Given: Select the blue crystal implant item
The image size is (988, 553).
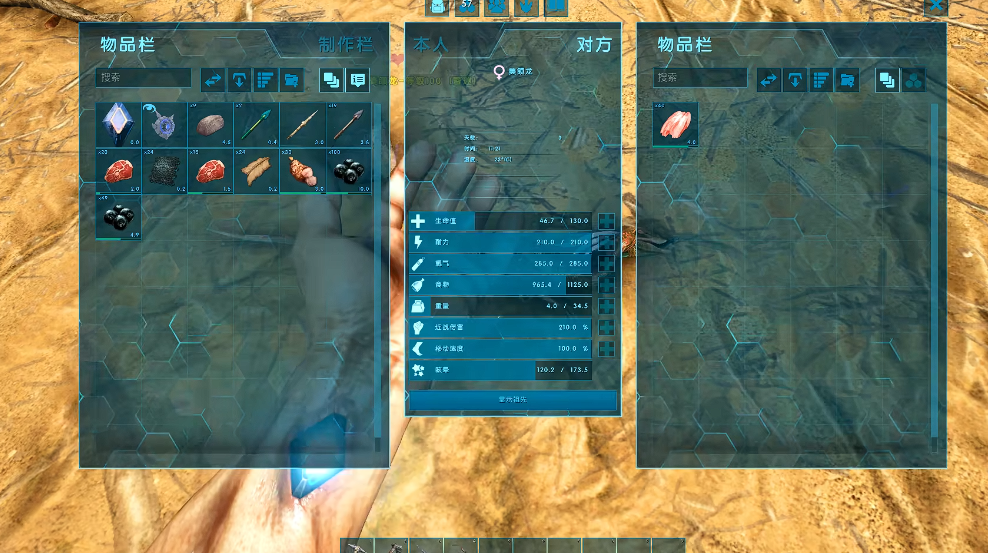Looking at the screenshot, I should pos(118,125).
